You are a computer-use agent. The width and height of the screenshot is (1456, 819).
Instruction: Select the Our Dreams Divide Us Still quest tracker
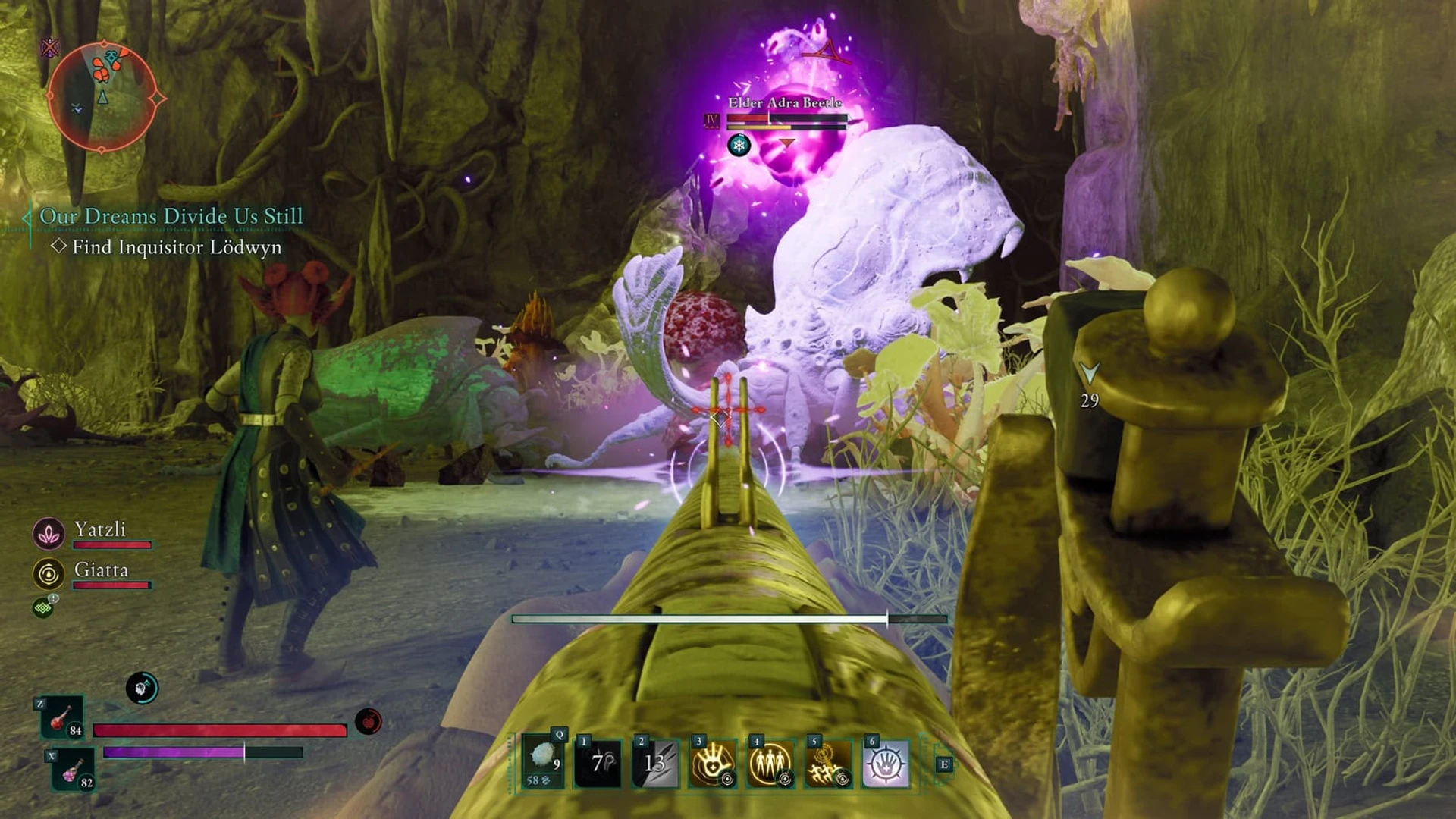coord(171,216)
